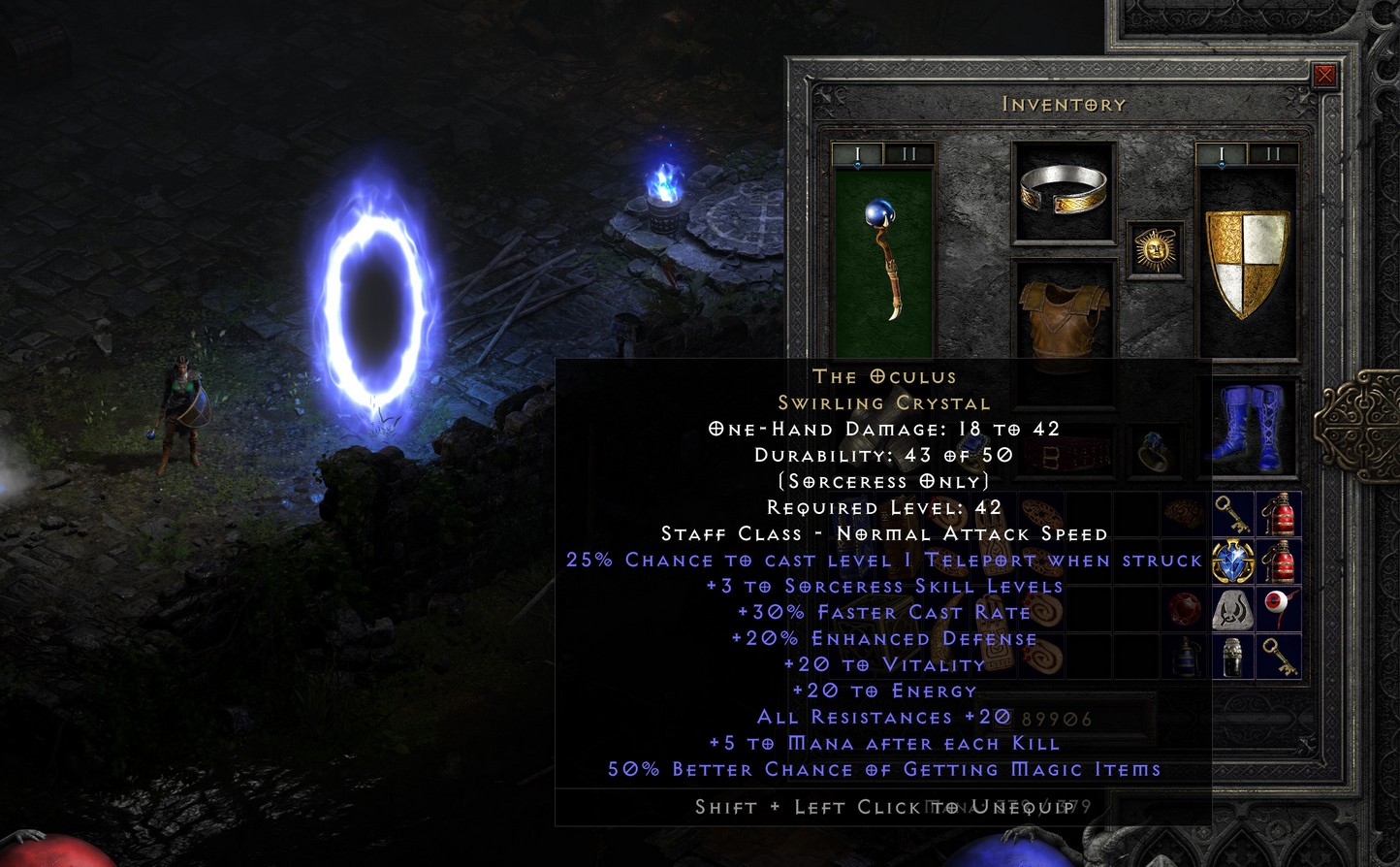Viewport: 1400px width, 867px height.
Task: Click a full rejuvenation potion
Action: click(1282, 514)
